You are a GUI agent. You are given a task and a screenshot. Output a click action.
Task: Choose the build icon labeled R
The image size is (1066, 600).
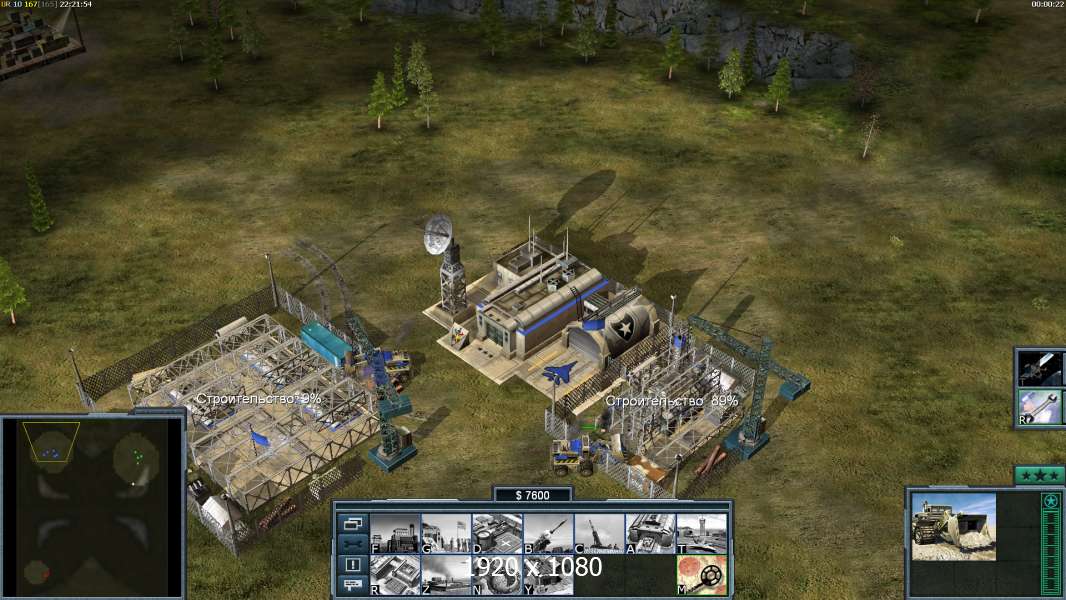coord(395,574)
